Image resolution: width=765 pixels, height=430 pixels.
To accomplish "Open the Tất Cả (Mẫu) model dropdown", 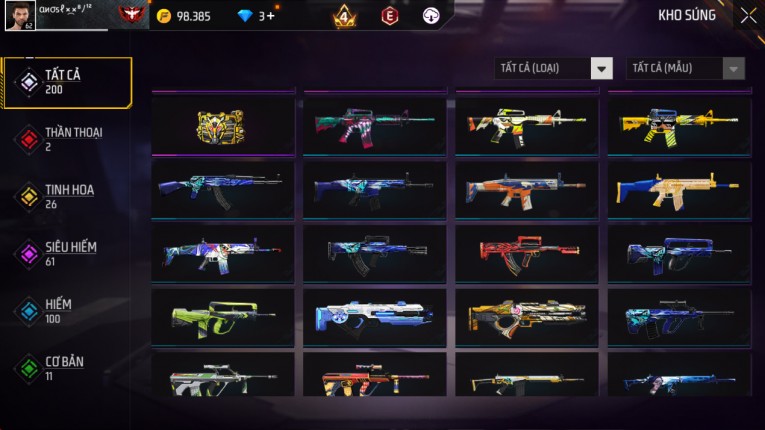I will pyautogui.click(x=686, y=68).
